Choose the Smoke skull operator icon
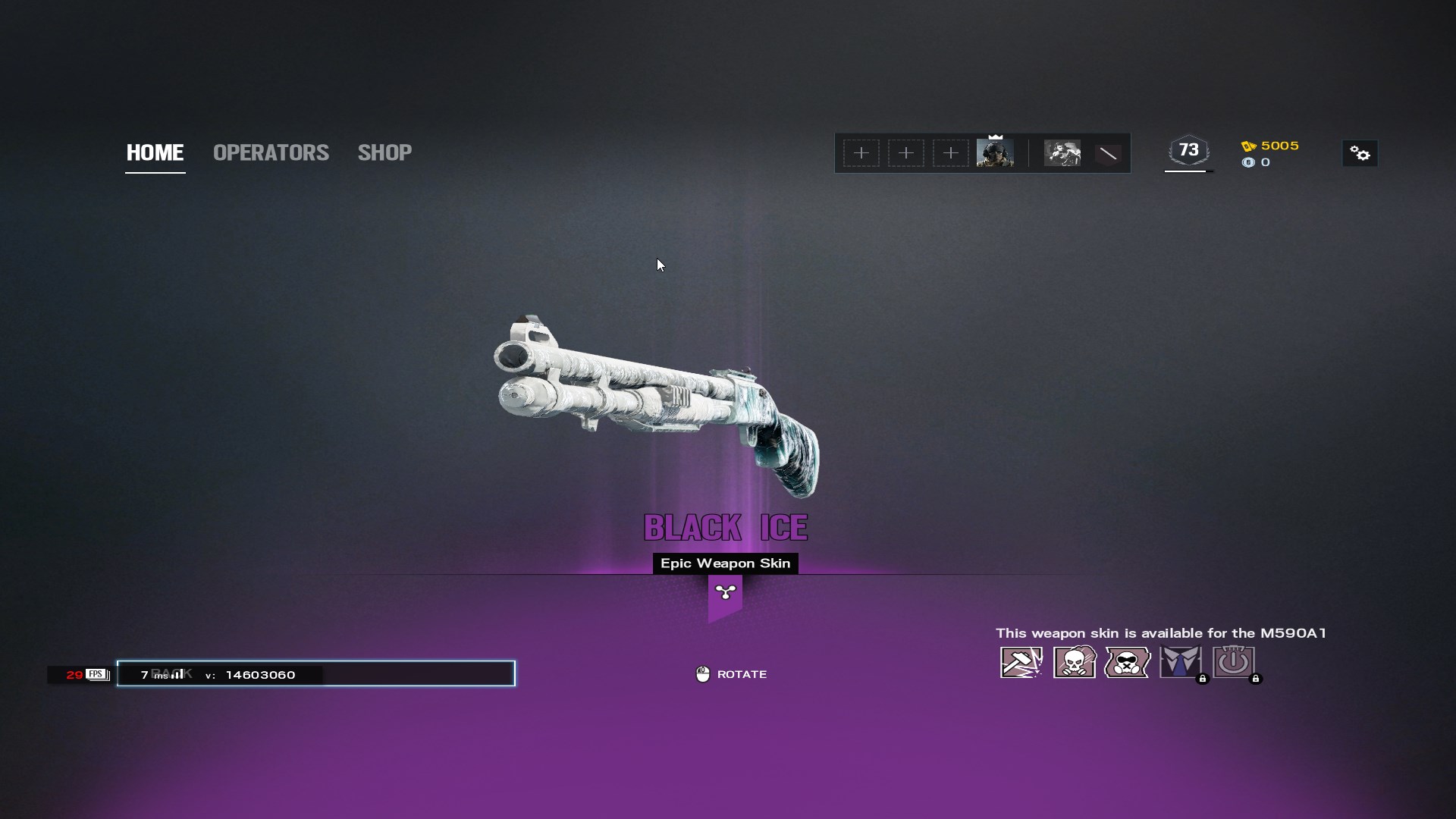1456x819 pixels. 1075,662
